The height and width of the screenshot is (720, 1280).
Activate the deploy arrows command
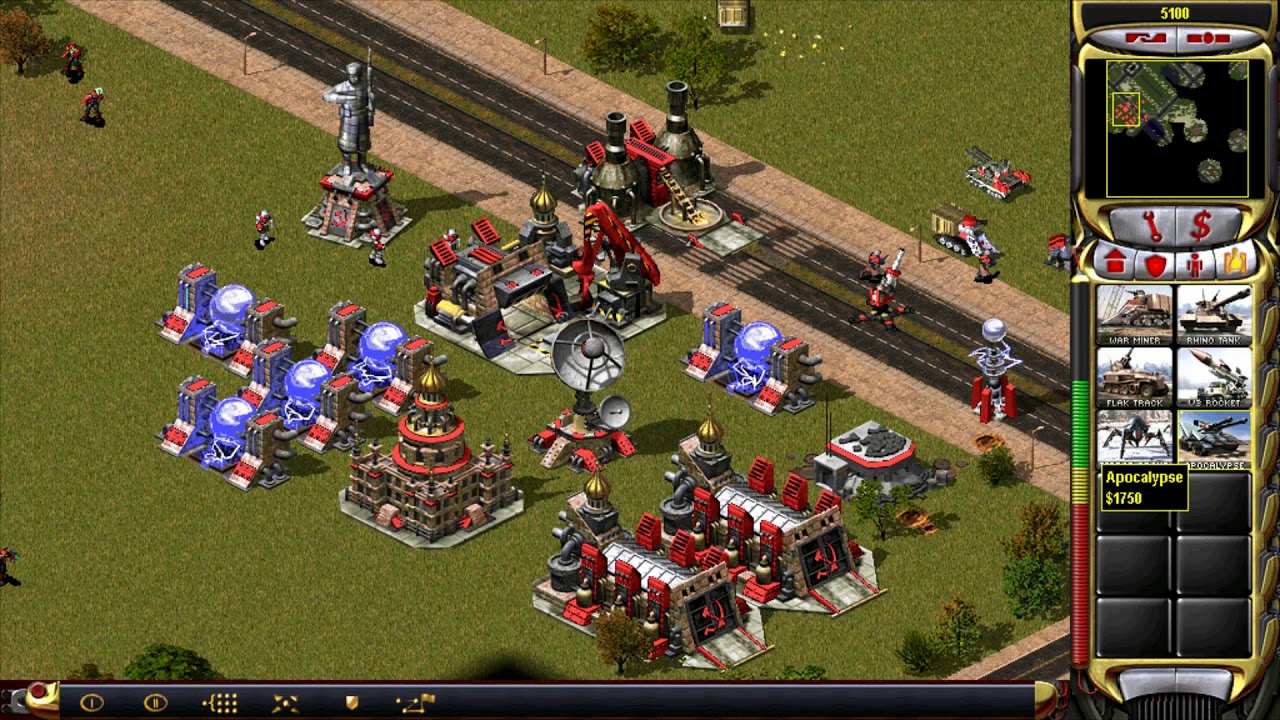click(x=285, y=703)
